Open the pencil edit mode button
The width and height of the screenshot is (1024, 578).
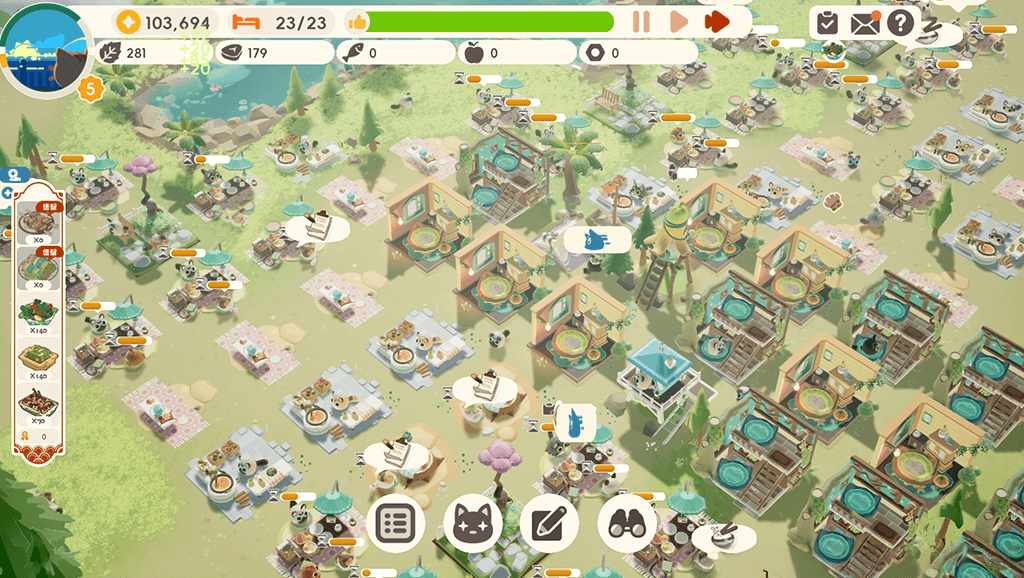pyautogui.click(x=549, y=523)
